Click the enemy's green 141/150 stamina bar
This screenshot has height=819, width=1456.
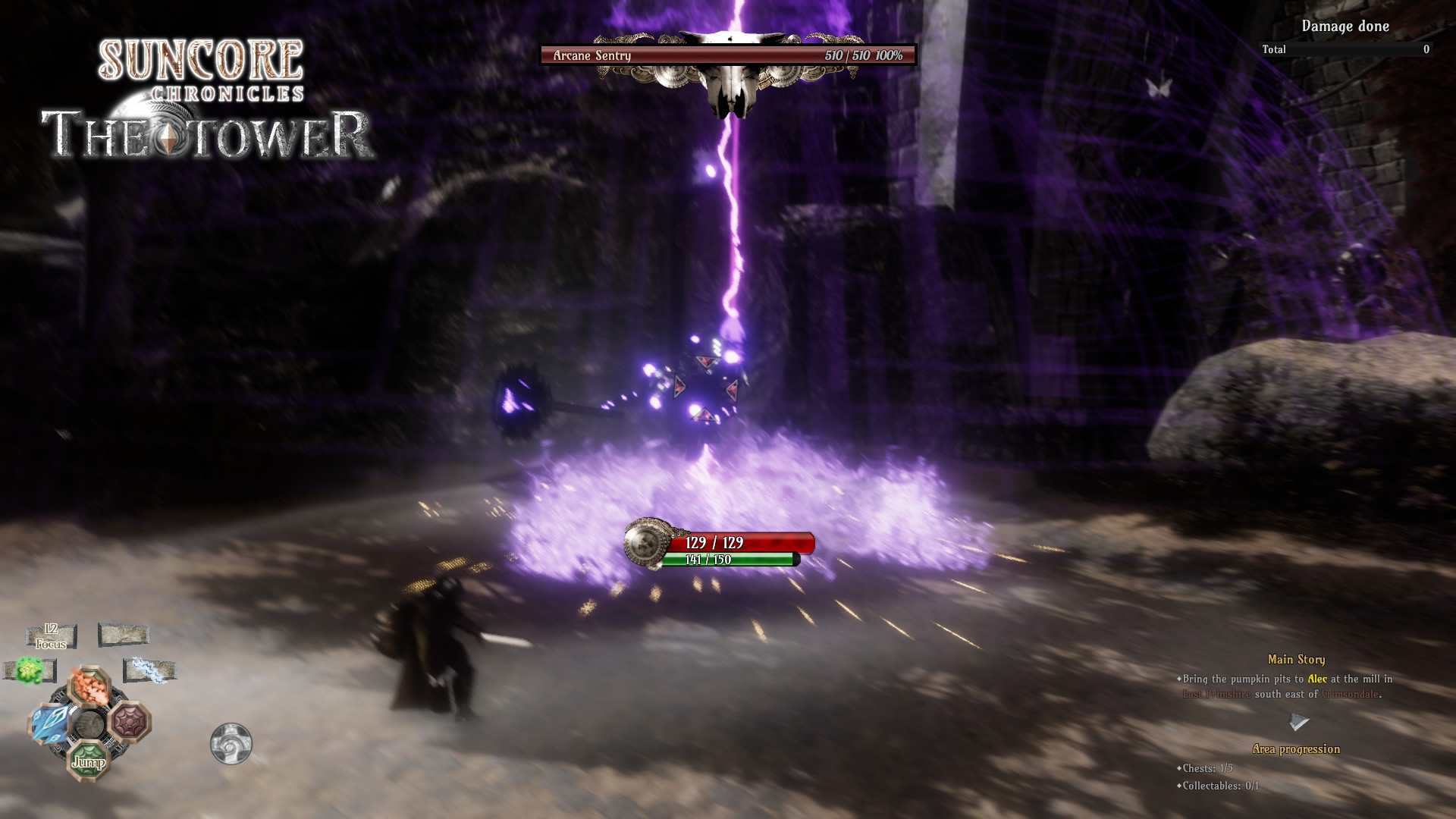click(x=730, y=561)
